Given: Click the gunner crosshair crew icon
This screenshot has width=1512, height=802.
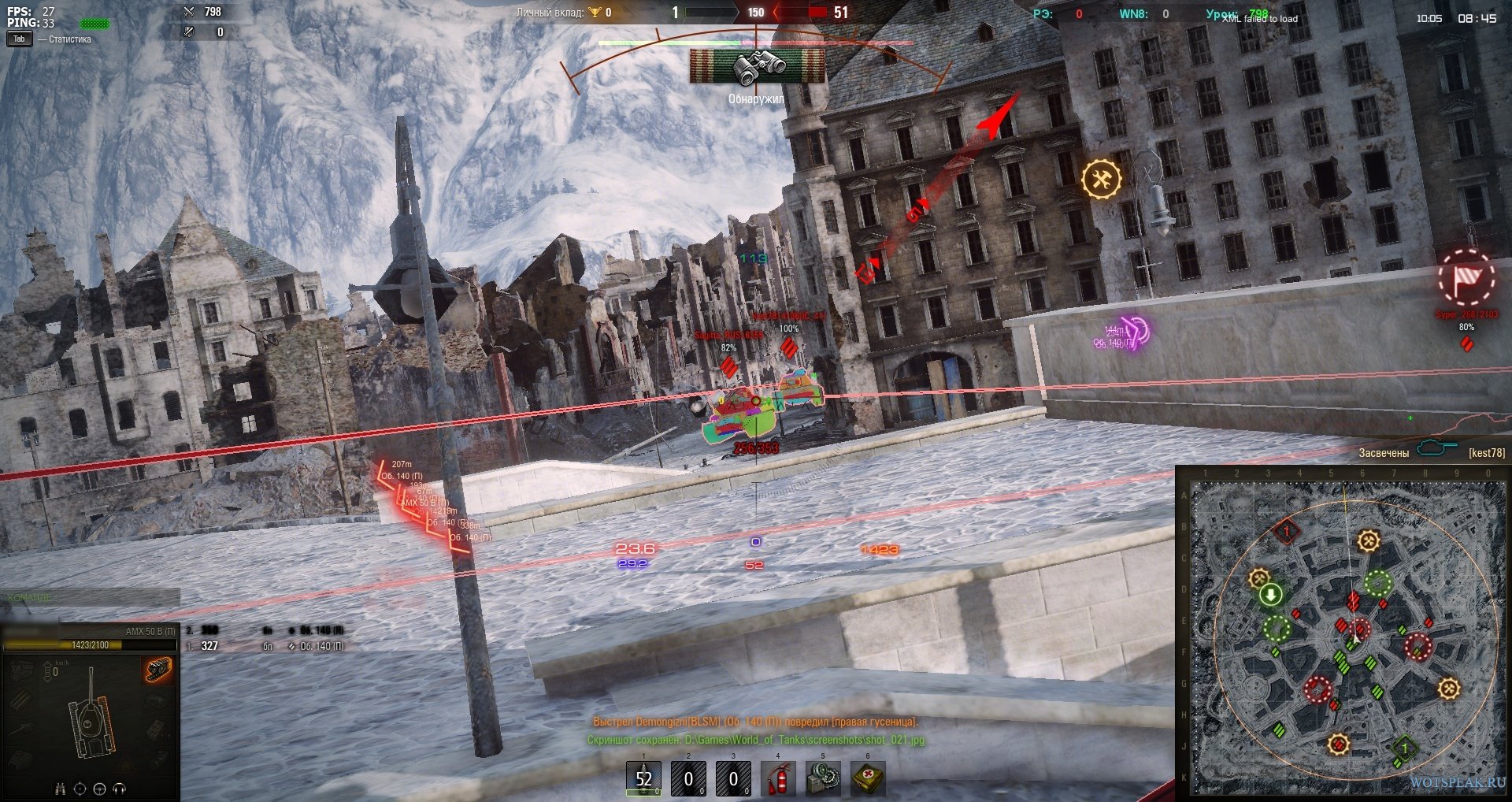Looking at the screenshot, I should tap(80, 789).
